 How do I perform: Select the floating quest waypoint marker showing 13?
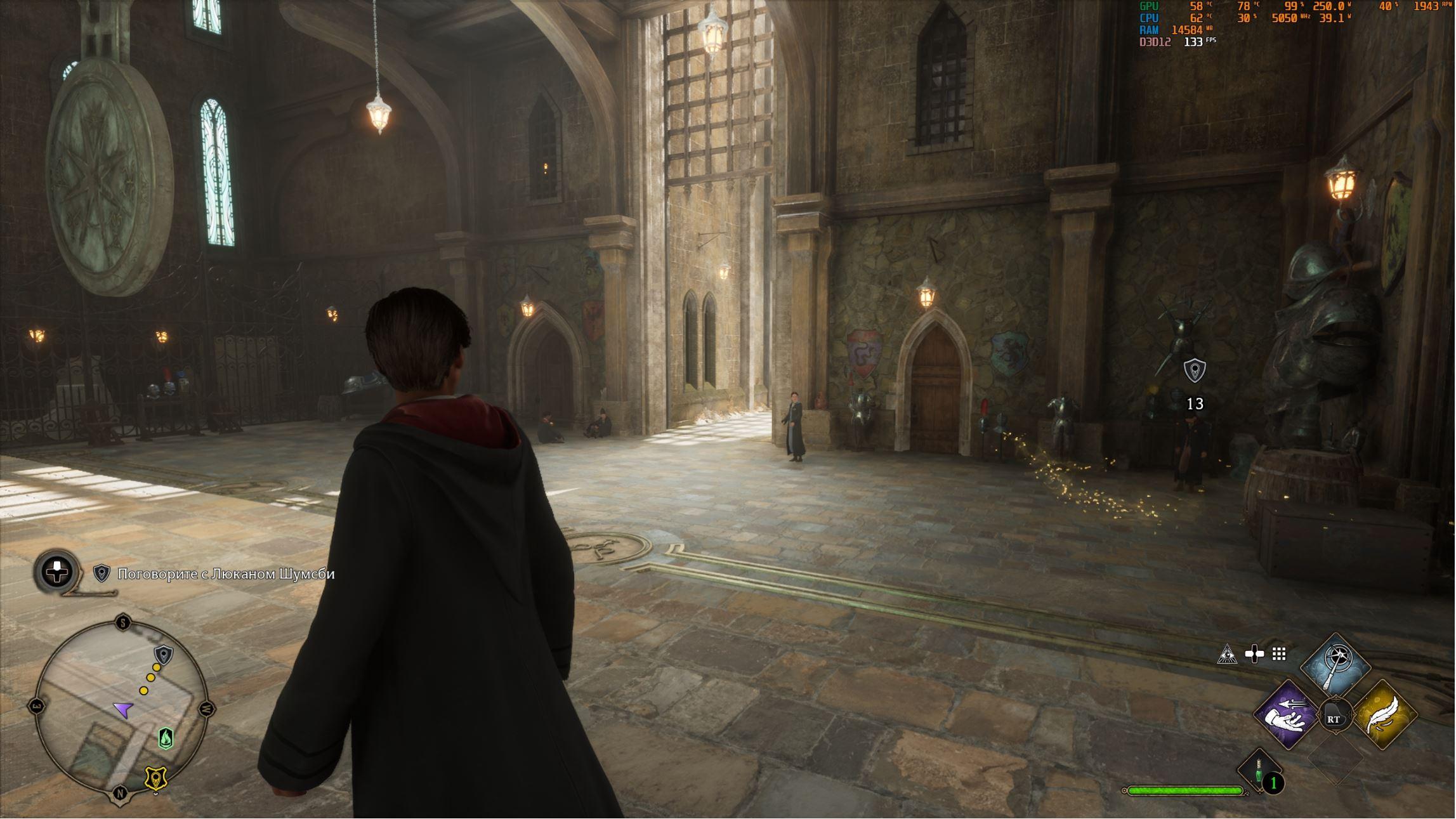(x=1195, y=370)
